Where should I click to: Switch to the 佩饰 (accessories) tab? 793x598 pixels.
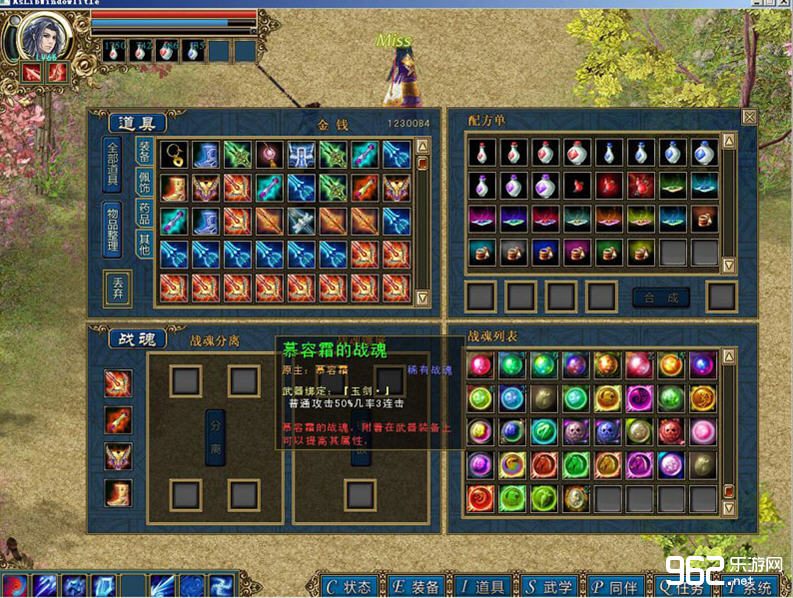(x=144, y=184)
